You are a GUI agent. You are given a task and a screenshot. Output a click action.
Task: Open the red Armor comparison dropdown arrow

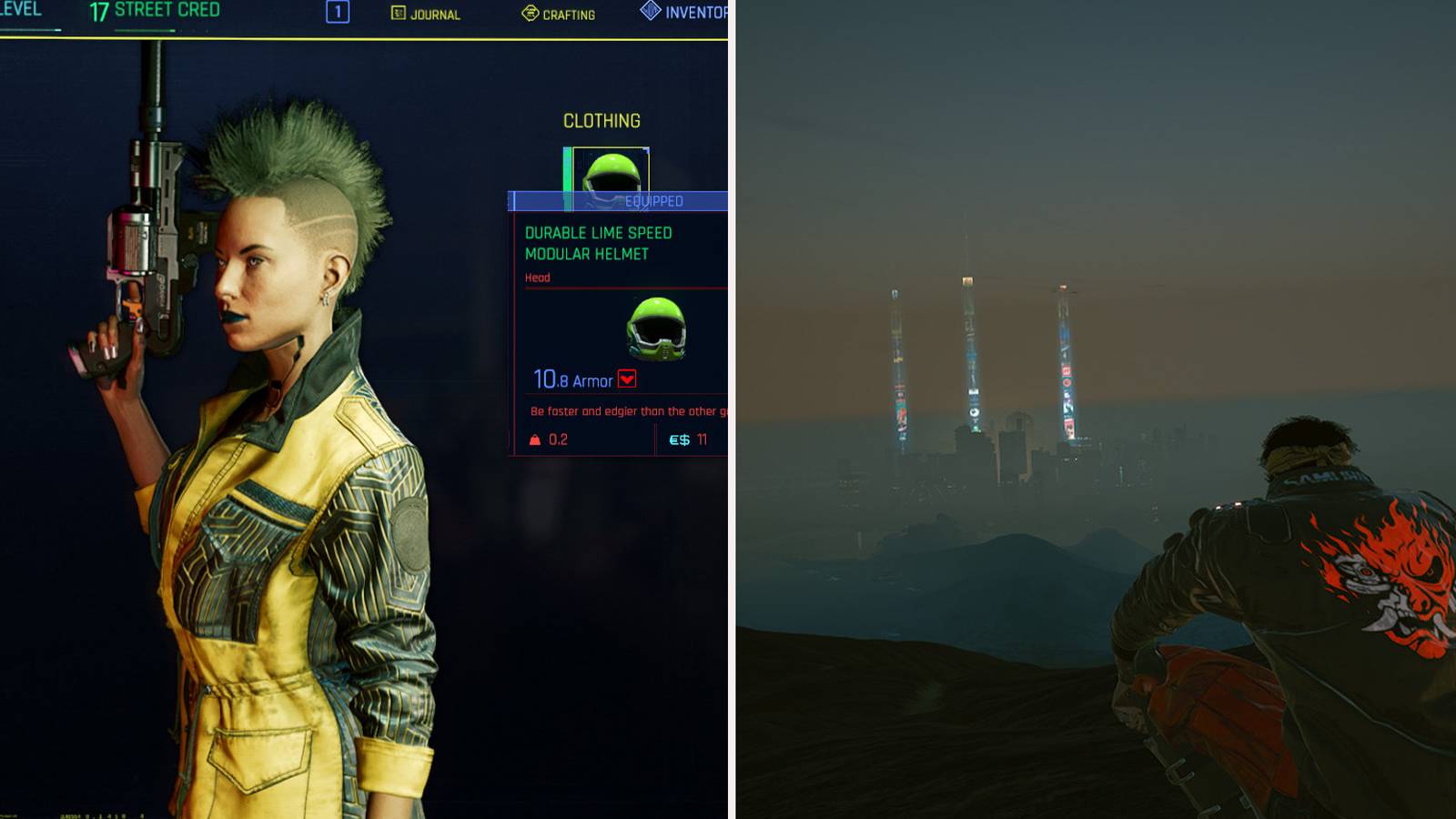coord(628,379)
